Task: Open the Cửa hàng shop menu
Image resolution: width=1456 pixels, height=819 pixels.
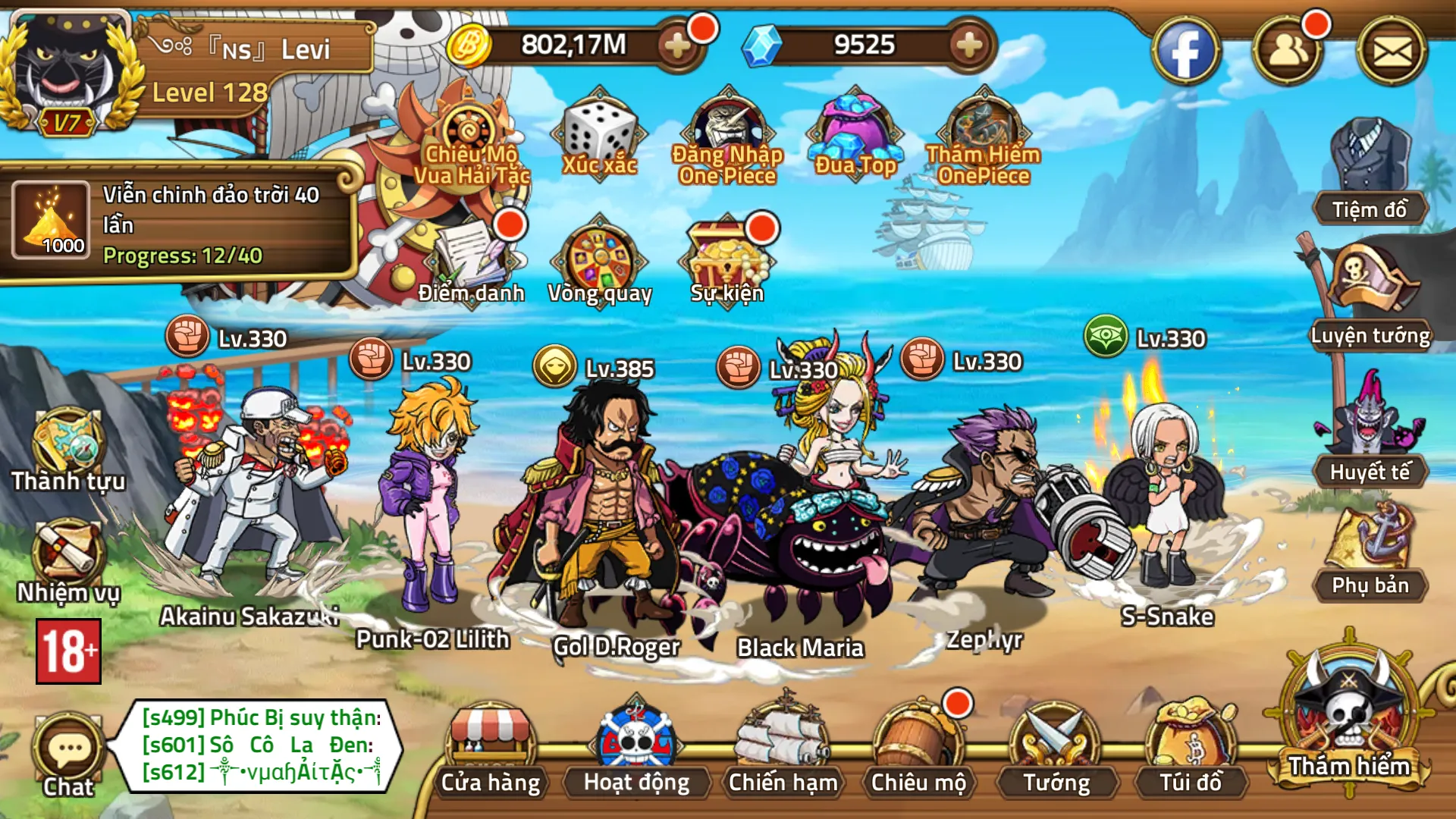Action: click(x=491, y=751)
